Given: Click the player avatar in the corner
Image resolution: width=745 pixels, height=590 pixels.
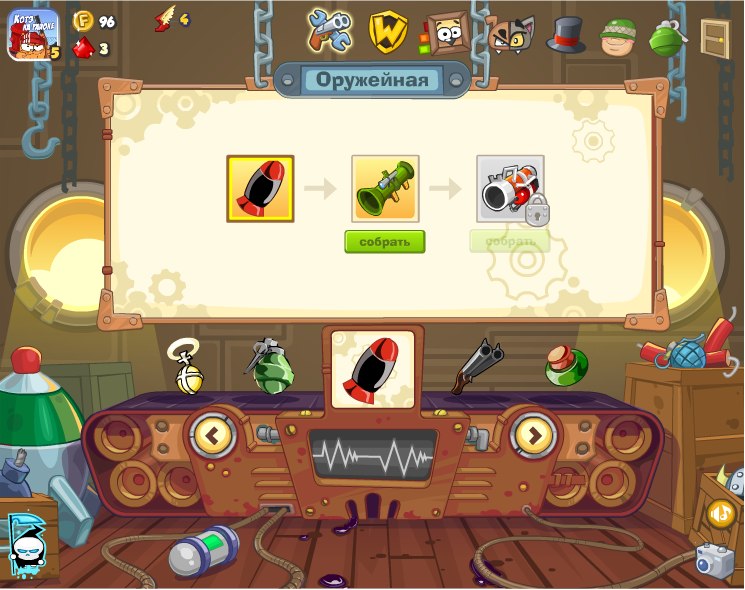Looking at the screenshot, I should (x=33, y=35).
